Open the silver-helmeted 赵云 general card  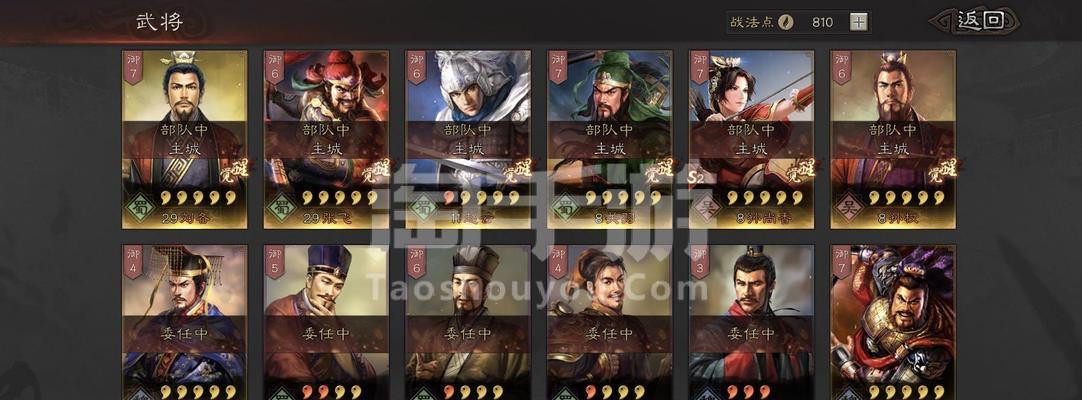[x=468, y=140]
